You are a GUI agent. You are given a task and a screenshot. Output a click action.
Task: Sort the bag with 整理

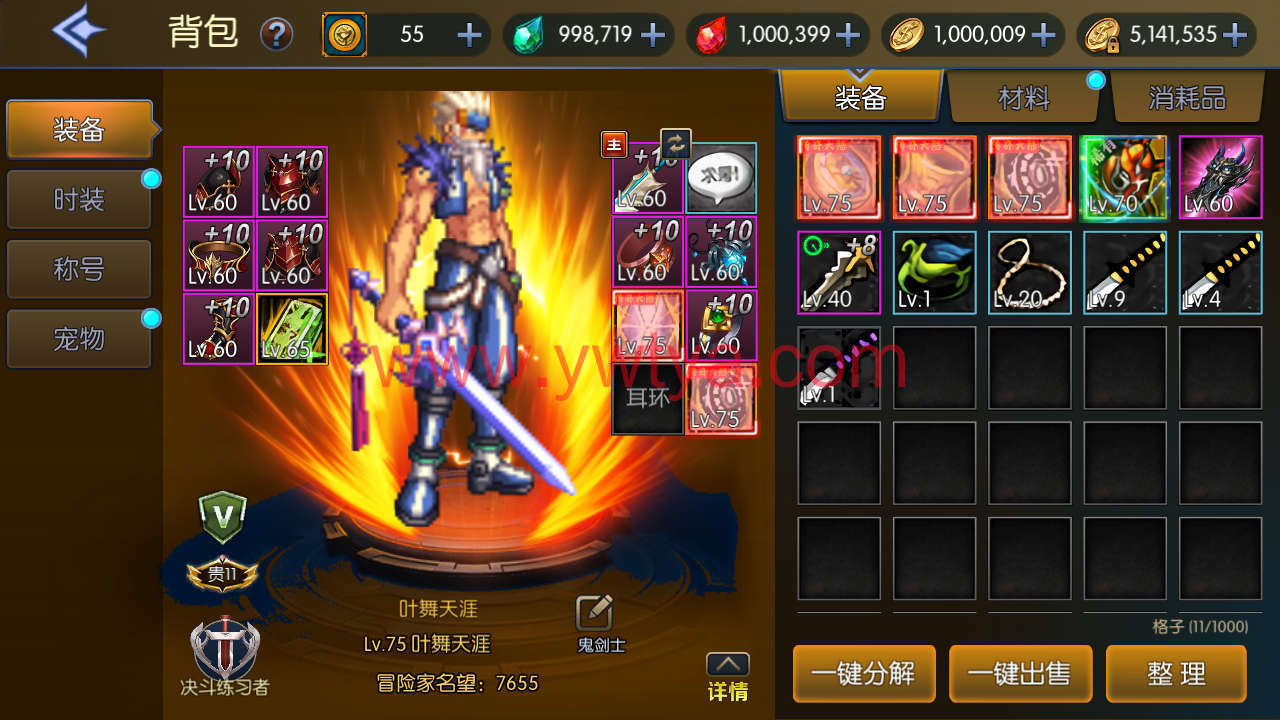pyautogui.click(x=1176, y=673)
